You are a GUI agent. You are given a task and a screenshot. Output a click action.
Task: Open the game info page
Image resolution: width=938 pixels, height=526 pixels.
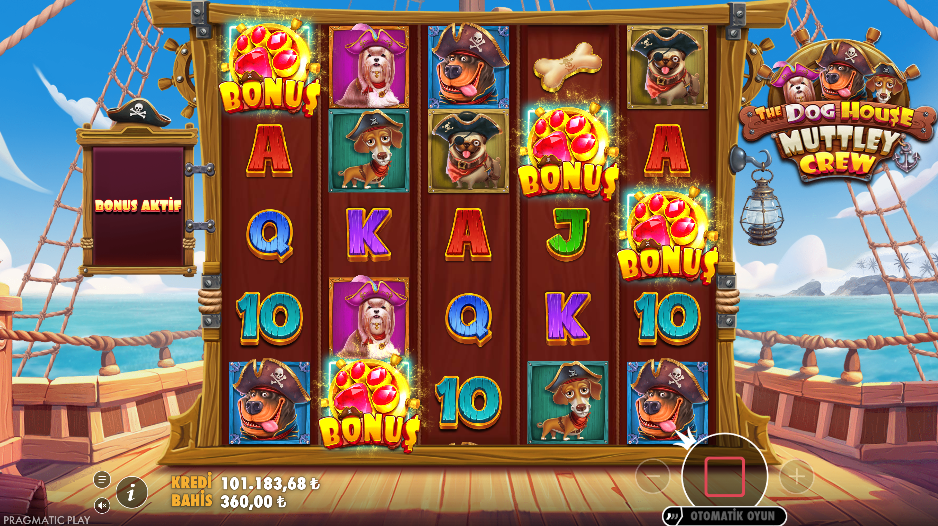tap(131, 491)
